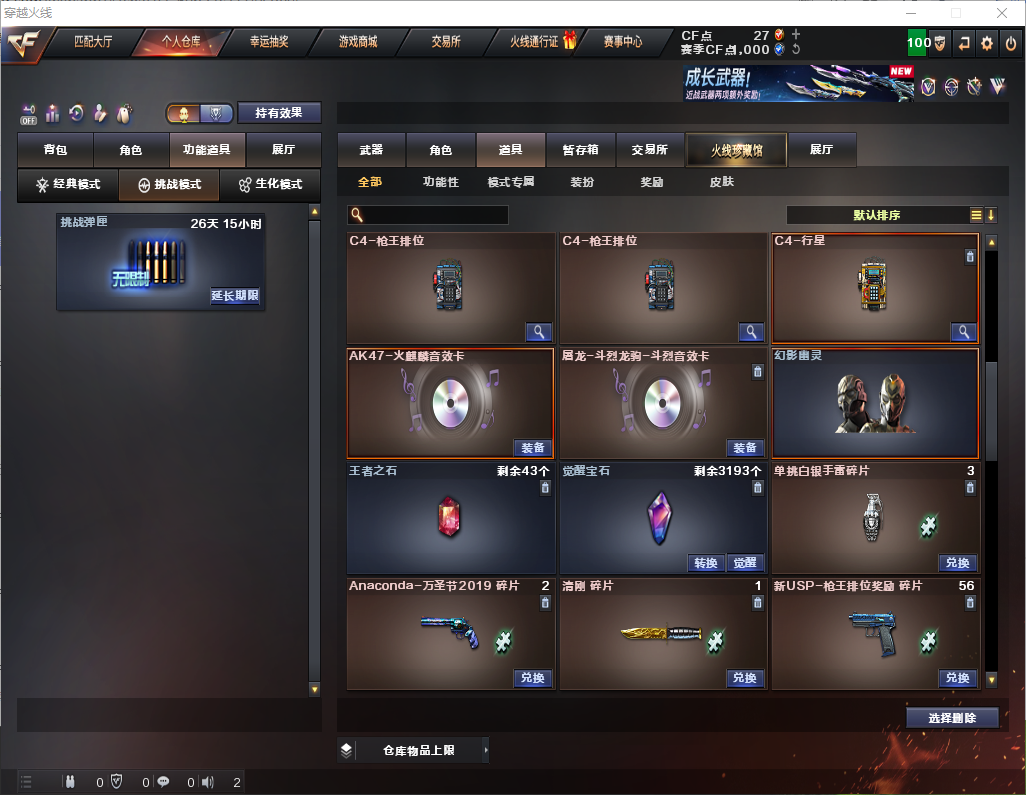Switch to 经典模式 classic mode tab
This screenshot has height=795, width=1026.
pyautogui.click(x=68, y=185)
